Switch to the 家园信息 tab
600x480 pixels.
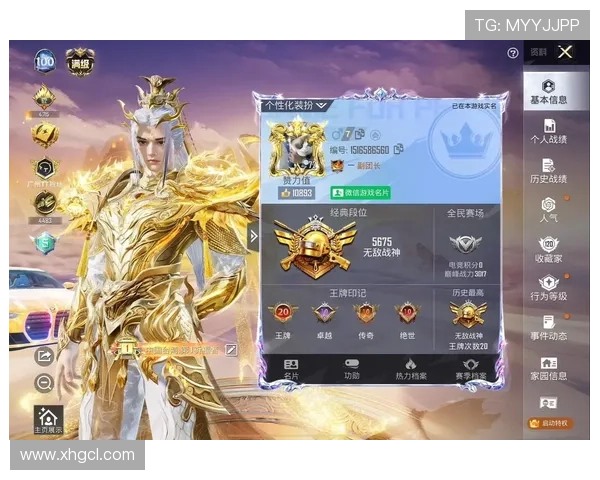[548, 368]
